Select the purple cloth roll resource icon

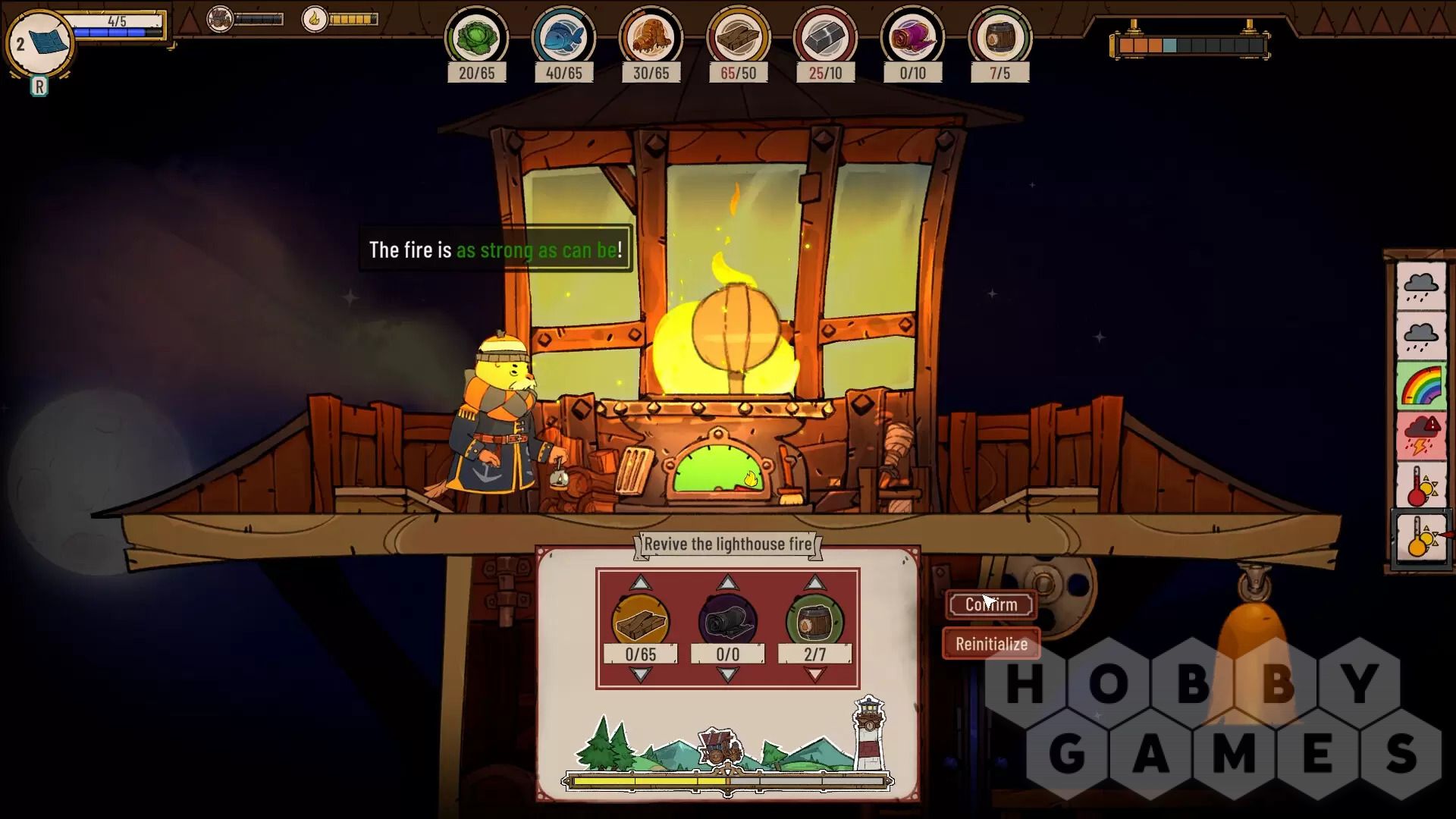pyautogui.click(x=912, y=38)
